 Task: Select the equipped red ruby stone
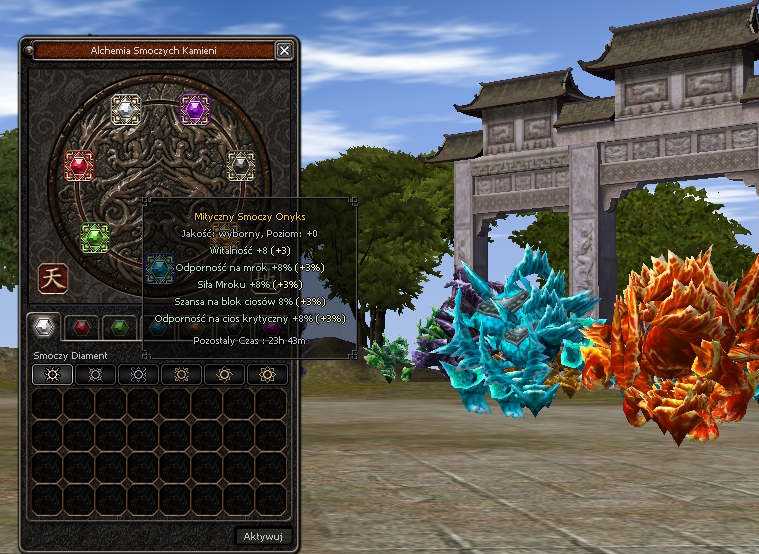coord(78,164)
